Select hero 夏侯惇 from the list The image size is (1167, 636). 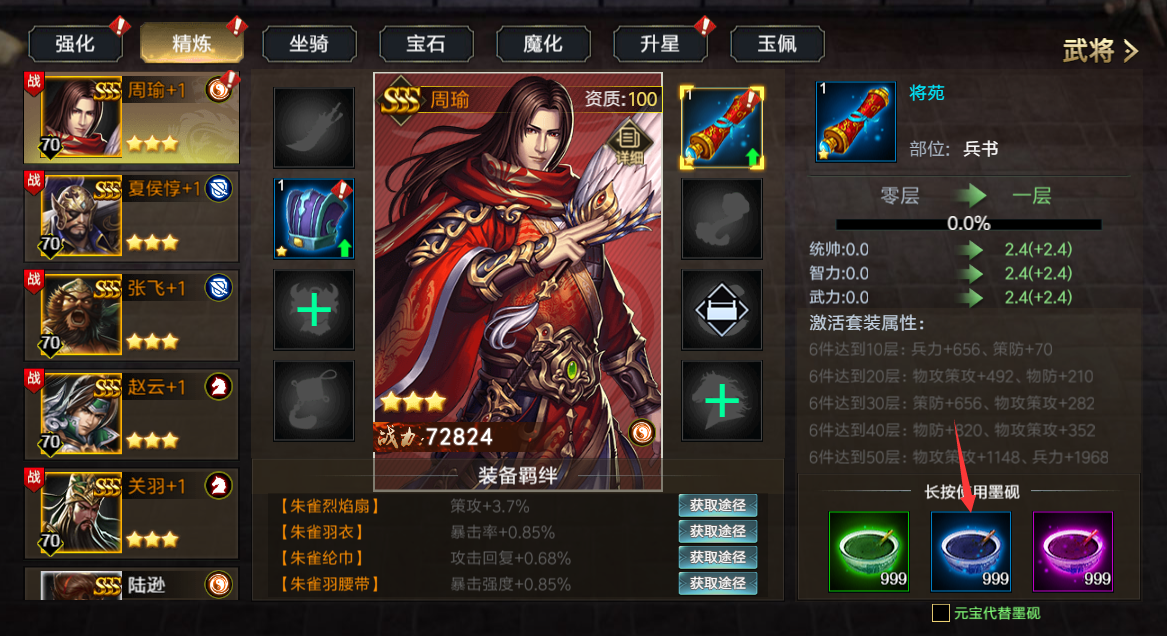coord(139,215)
